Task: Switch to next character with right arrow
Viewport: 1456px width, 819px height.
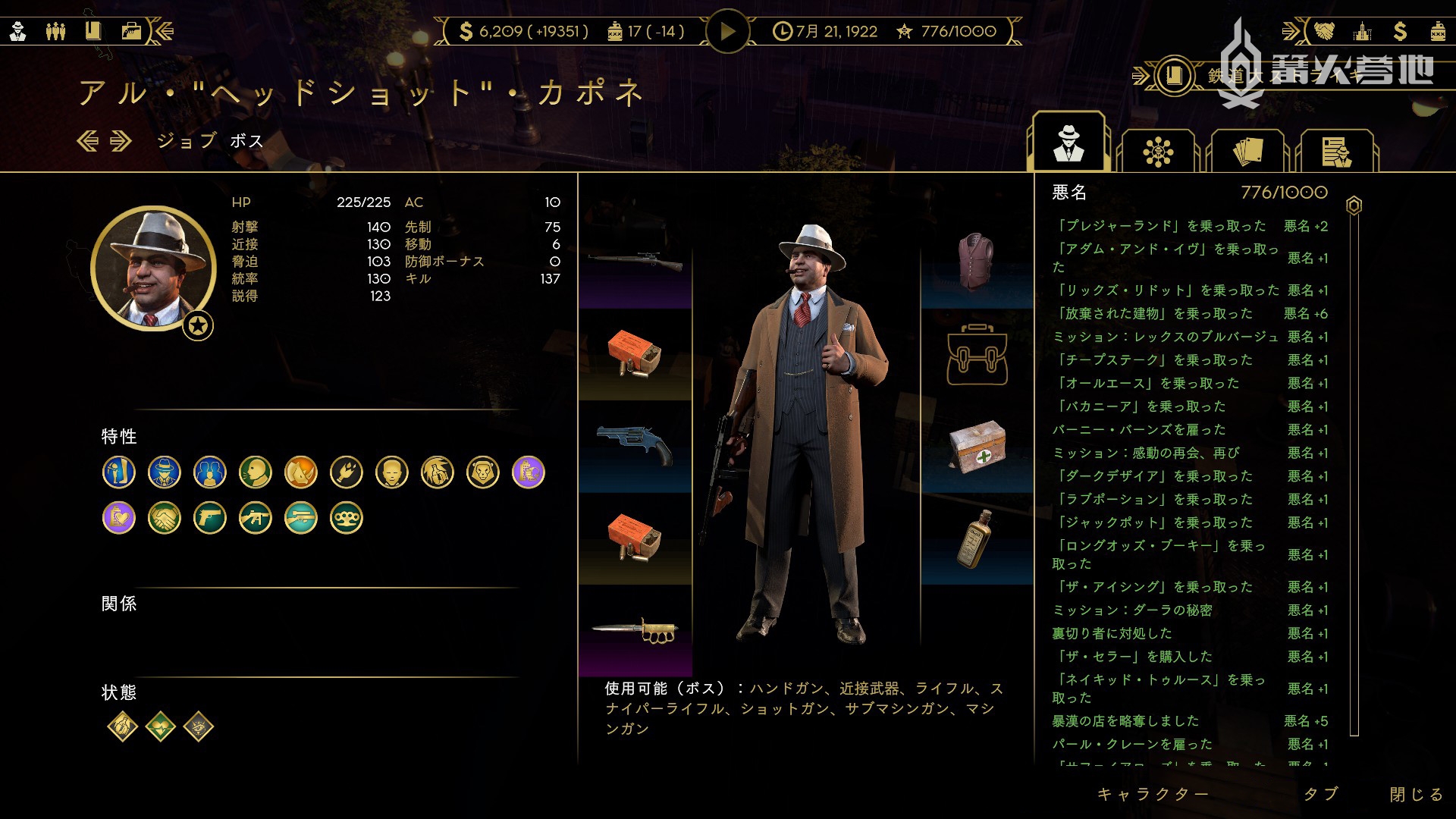Action: pyautogui.click(x=121, y=141)
